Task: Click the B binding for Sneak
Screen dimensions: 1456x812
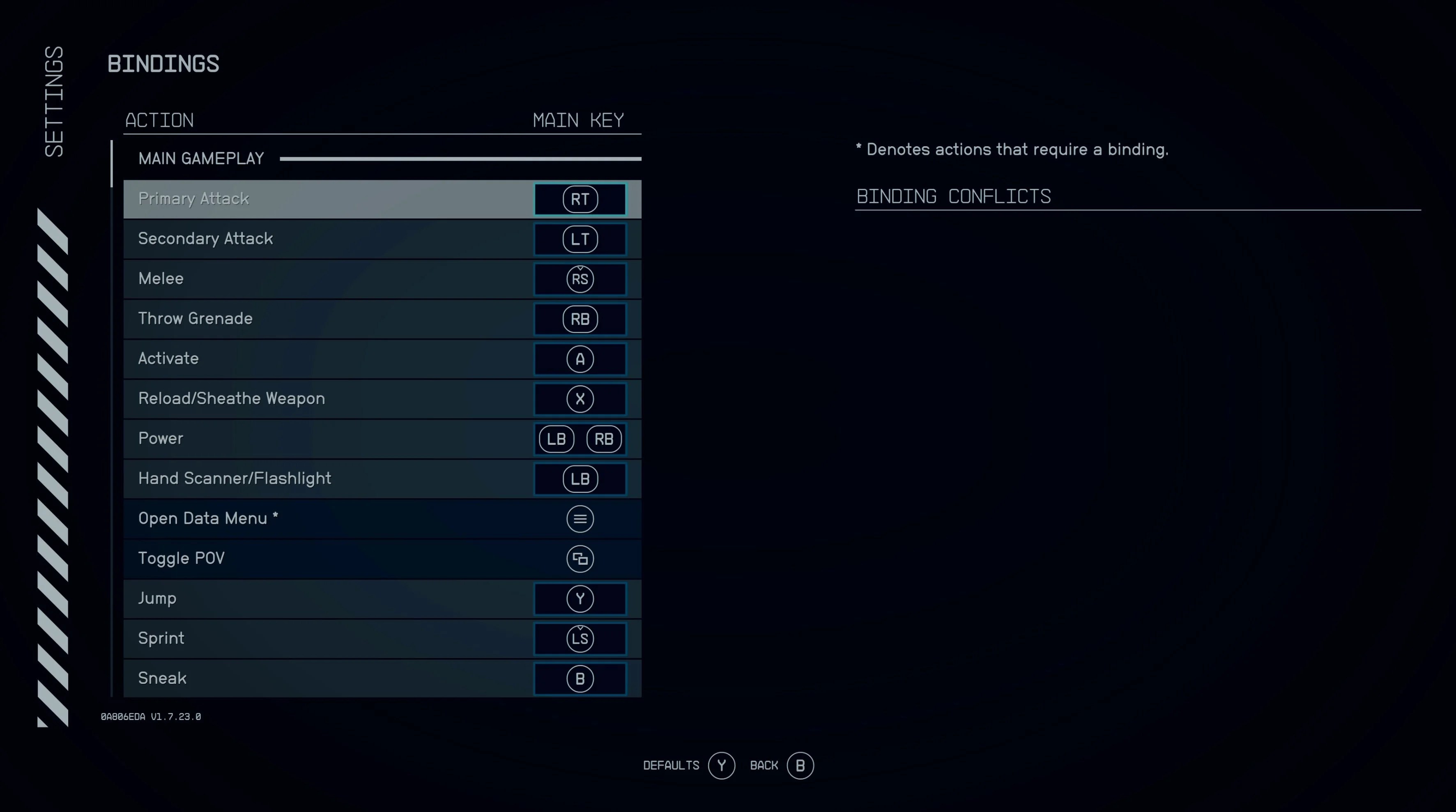Action: coord(580,678)
